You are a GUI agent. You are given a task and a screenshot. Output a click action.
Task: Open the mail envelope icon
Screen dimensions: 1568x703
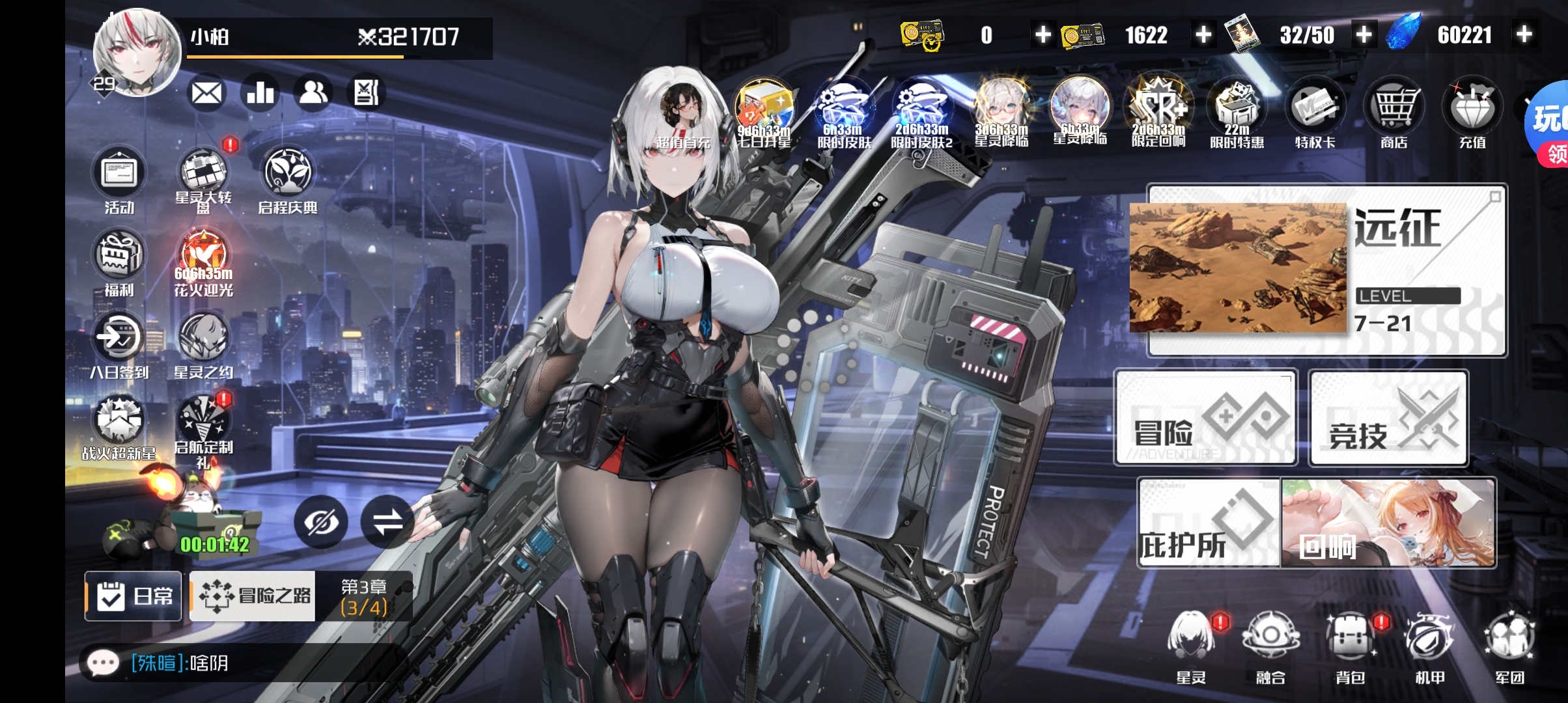206,93
